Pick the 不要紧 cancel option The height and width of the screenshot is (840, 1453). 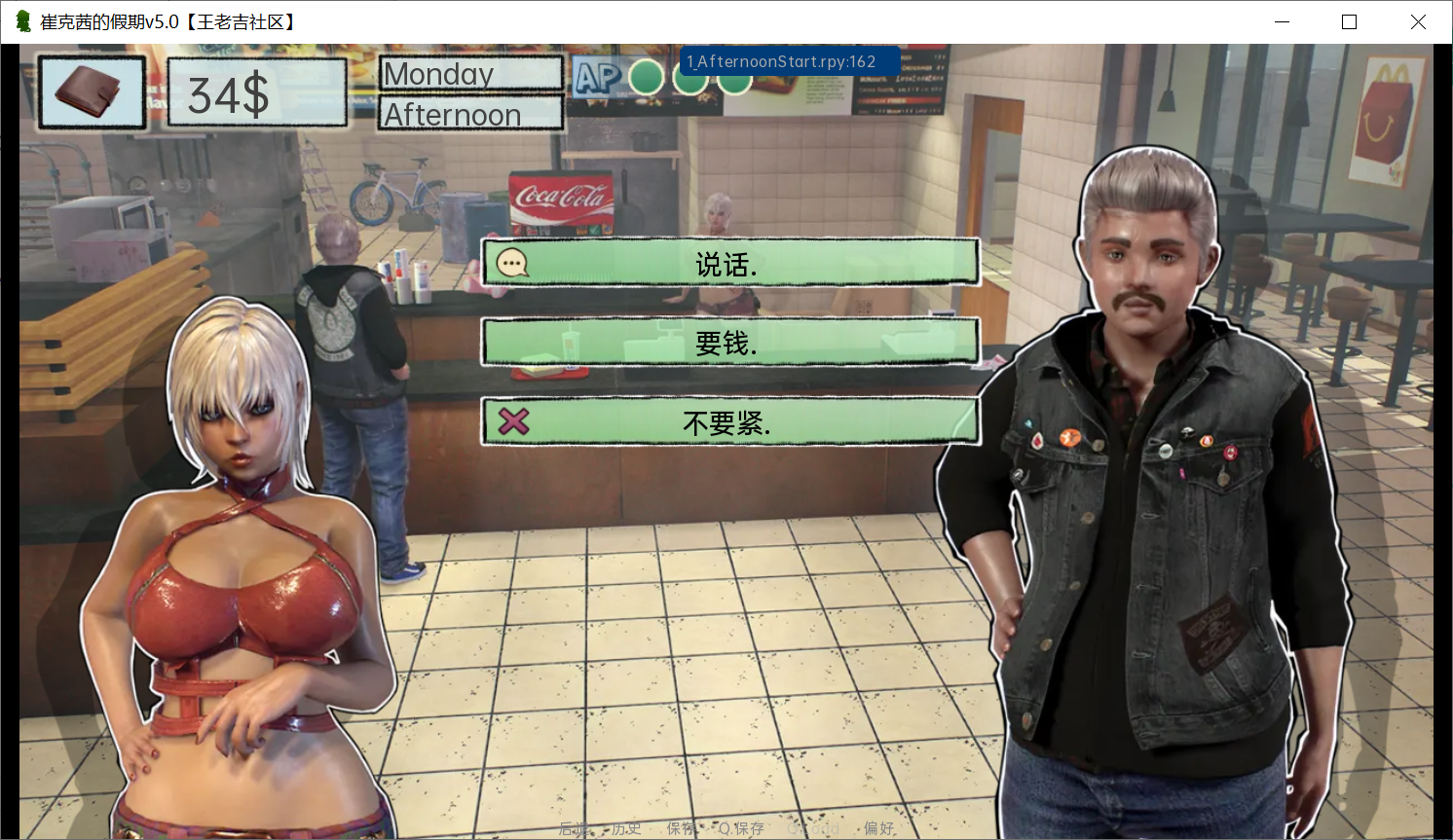coord(729,422)
